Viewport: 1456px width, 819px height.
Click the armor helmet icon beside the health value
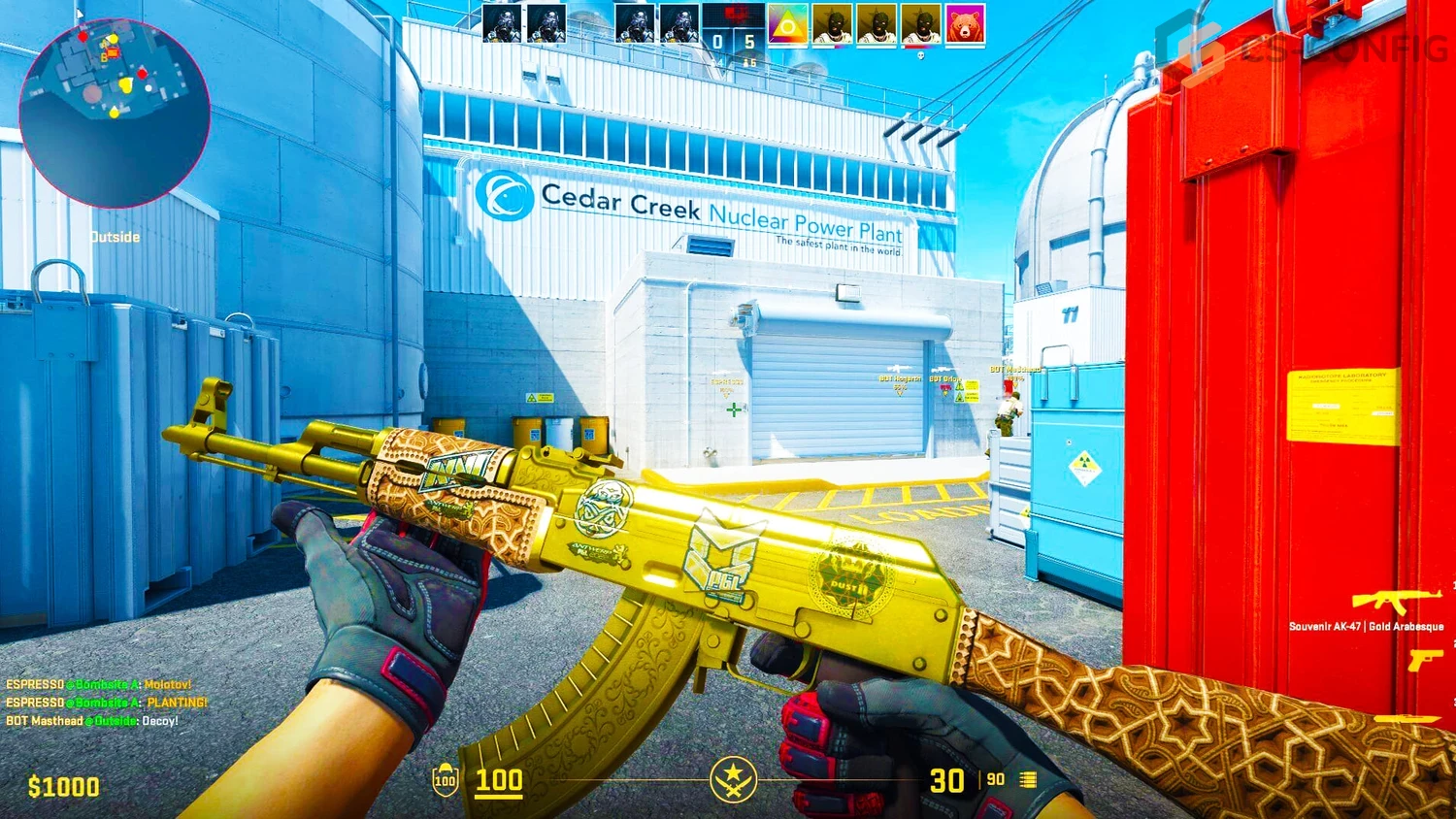[x=445, y=780]
